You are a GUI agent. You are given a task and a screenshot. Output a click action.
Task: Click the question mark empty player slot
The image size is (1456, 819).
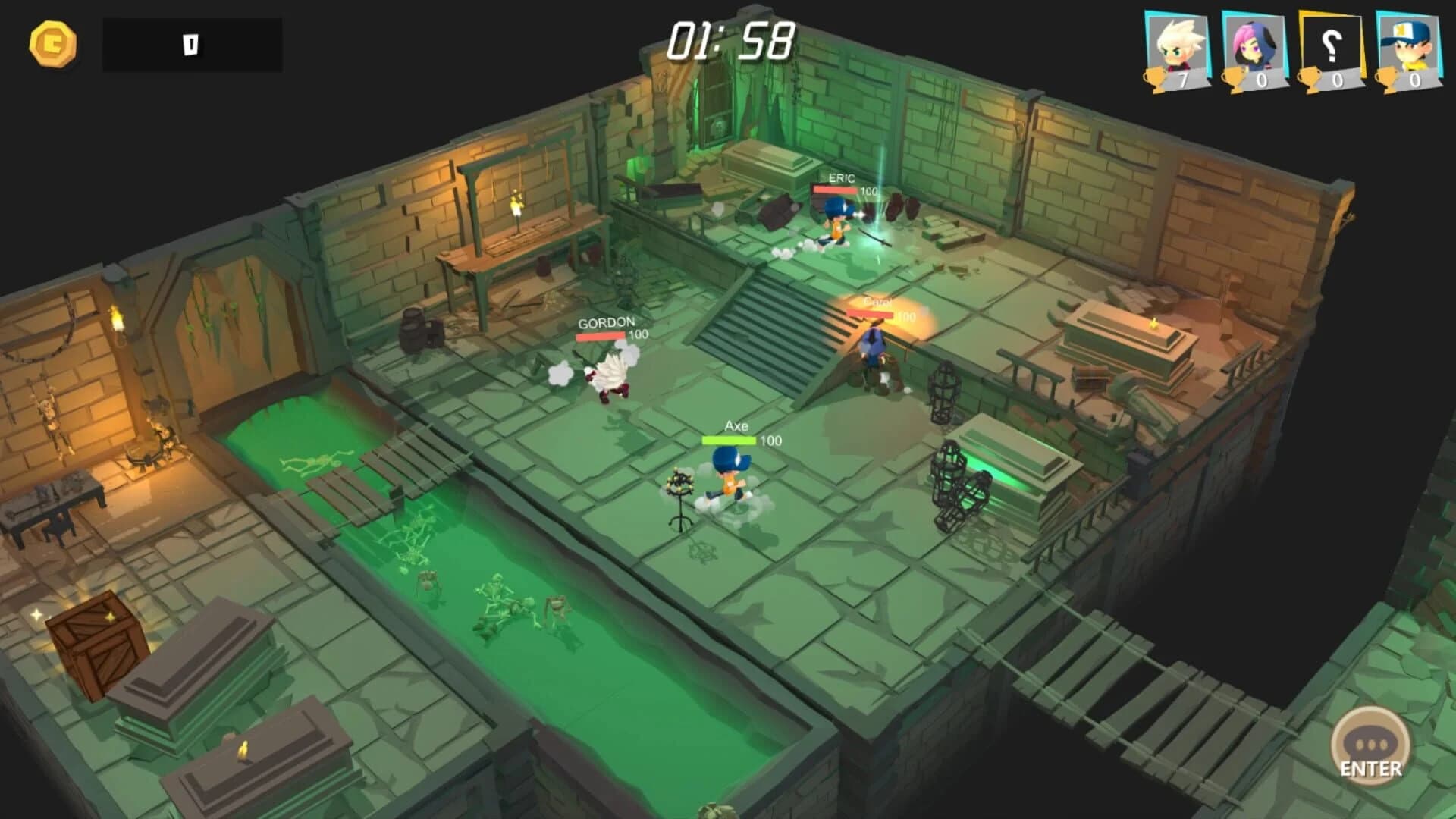click(x=1330, y=42)
